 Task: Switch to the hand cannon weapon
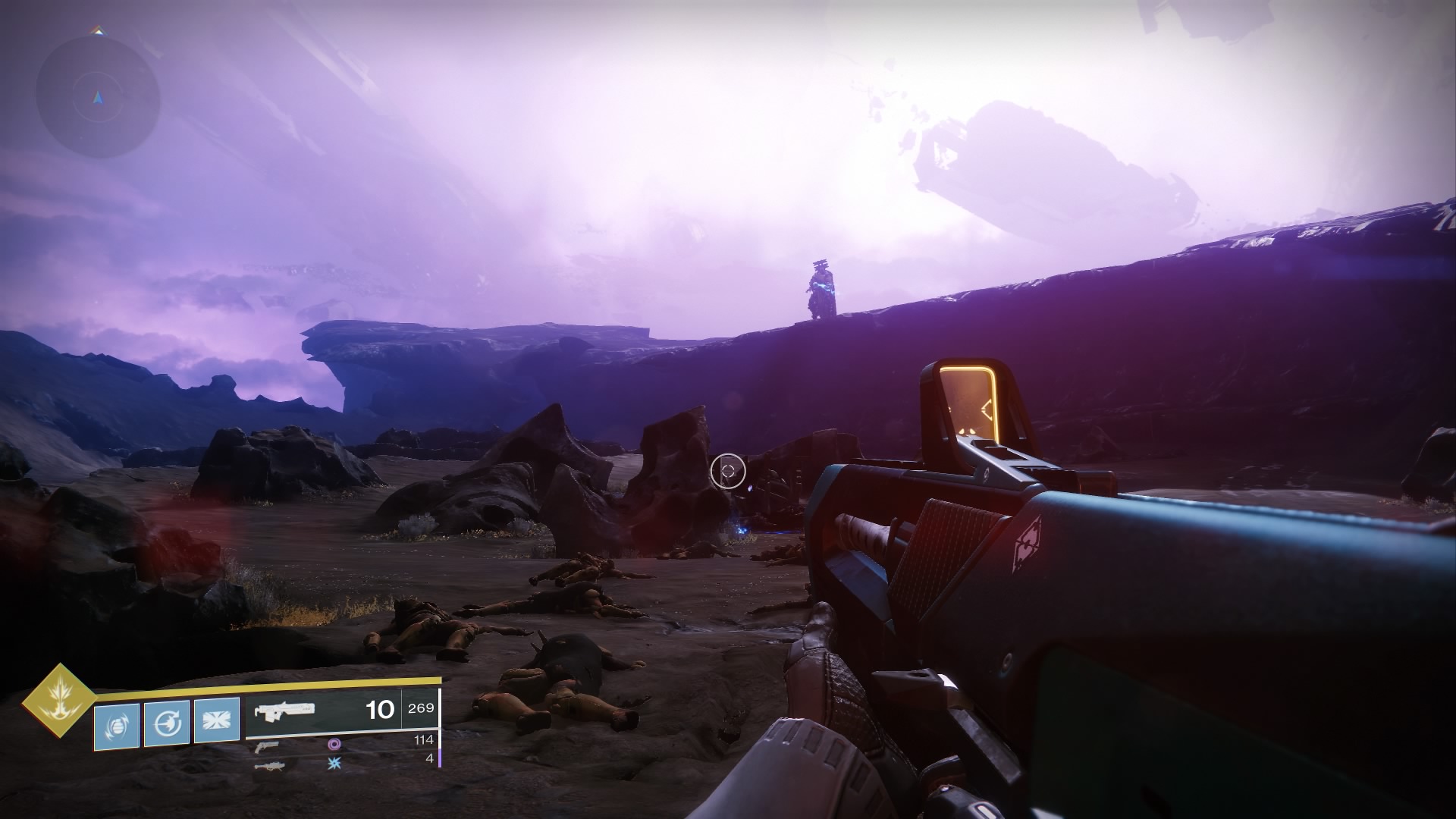(x=267, y=745)
